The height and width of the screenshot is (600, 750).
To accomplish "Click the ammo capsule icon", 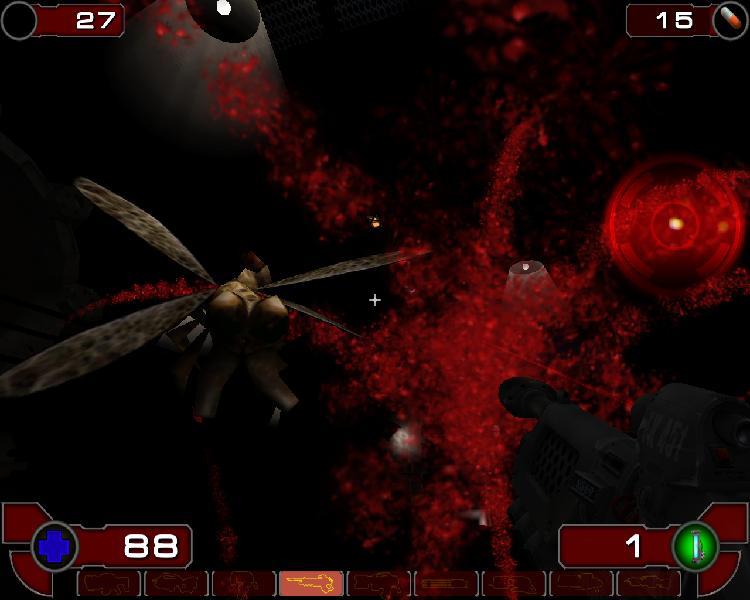I will coord(730,20).
